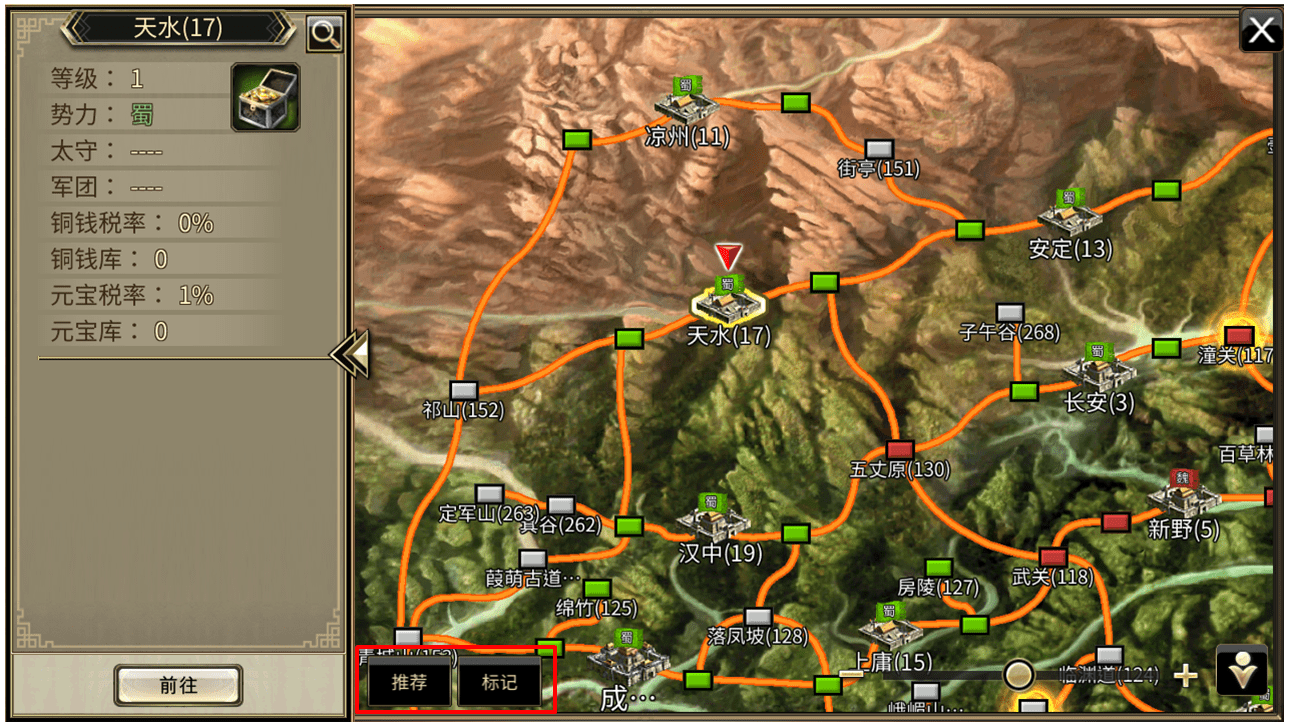Click the 蜀 faction flag beside 势力

coord(140,114)
